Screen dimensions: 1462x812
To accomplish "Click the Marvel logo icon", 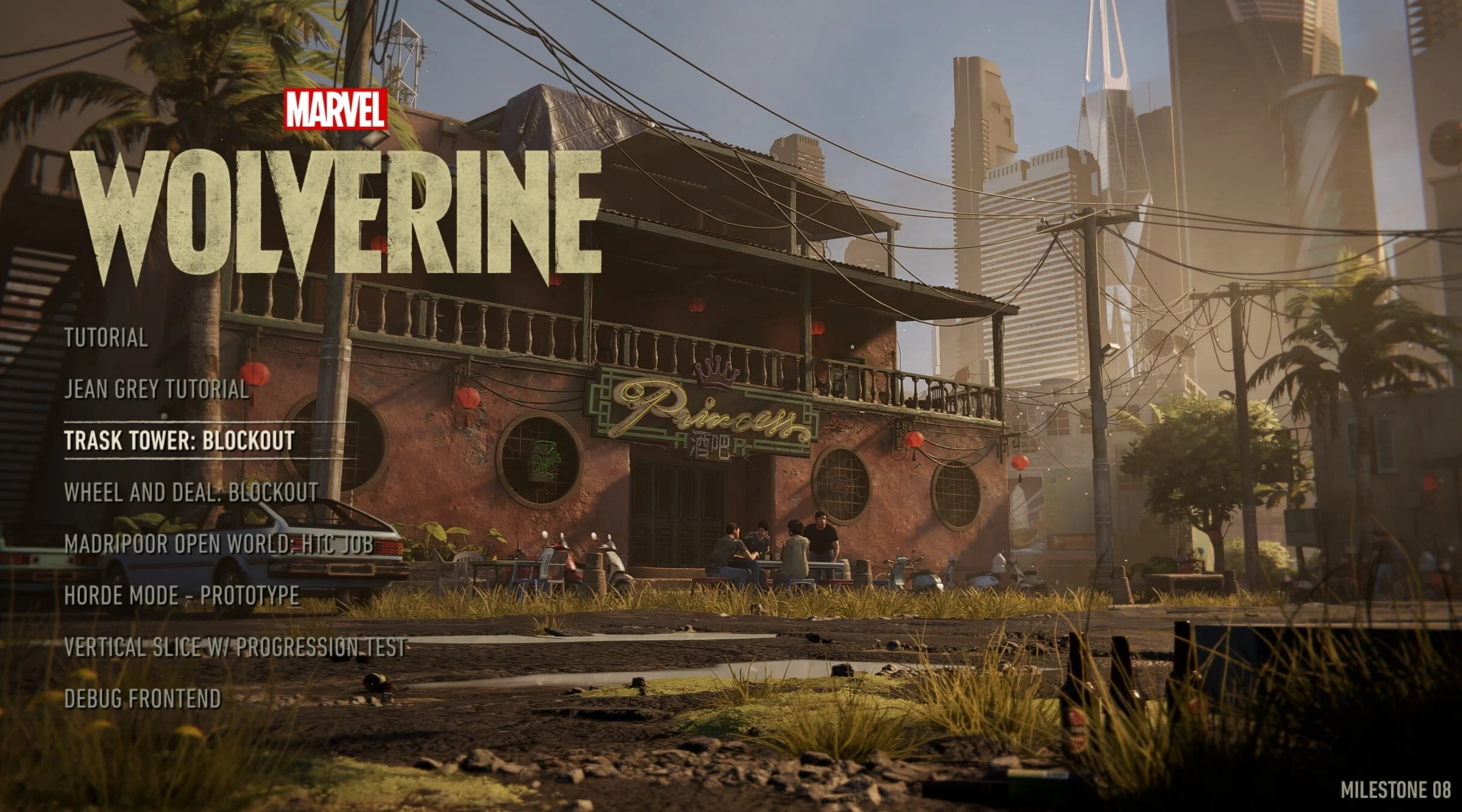I will [335, 109].
